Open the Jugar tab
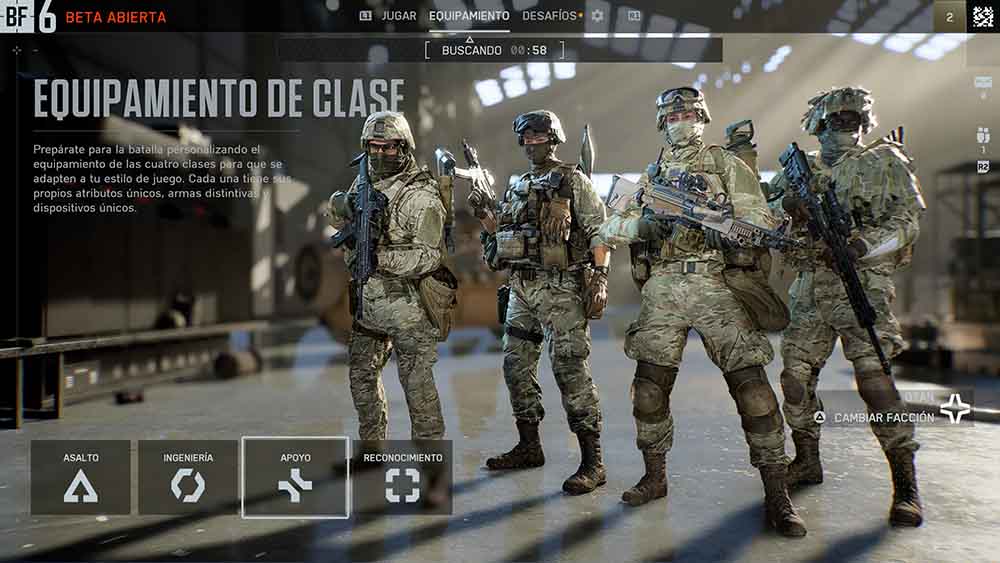 [389, 16]
